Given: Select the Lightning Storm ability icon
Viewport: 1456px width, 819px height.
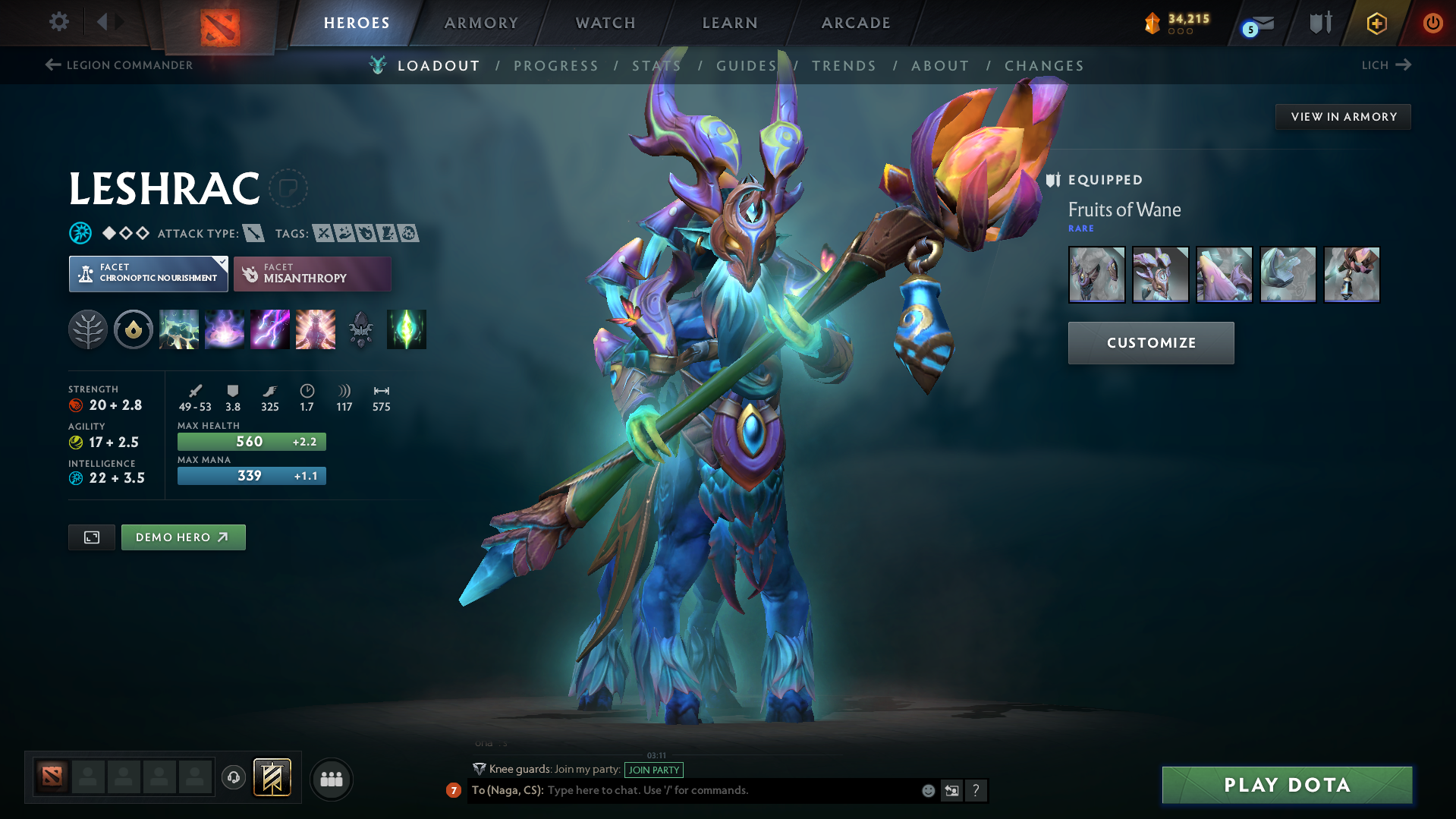Looking at the screenshot, I should click(269, 329).
